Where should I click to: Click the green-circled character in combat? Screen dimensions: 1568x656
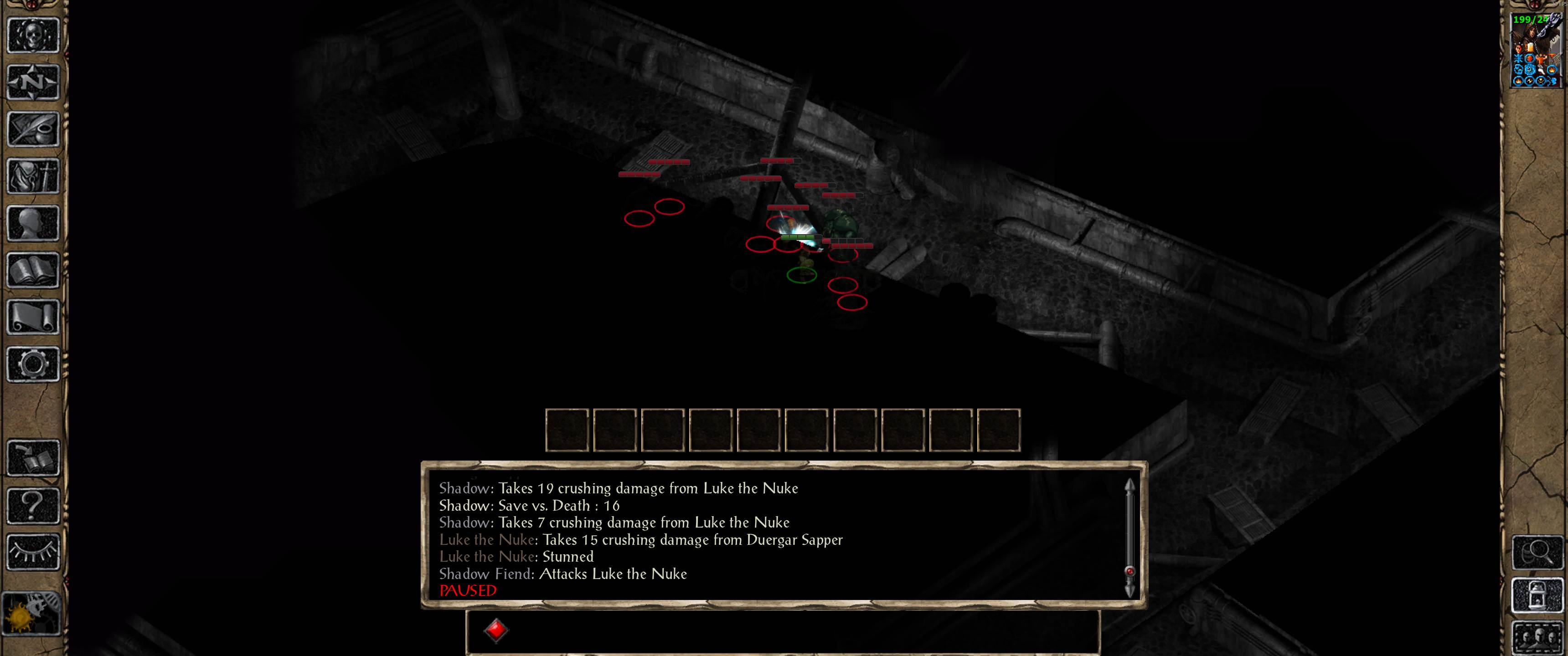pos(801,275)
